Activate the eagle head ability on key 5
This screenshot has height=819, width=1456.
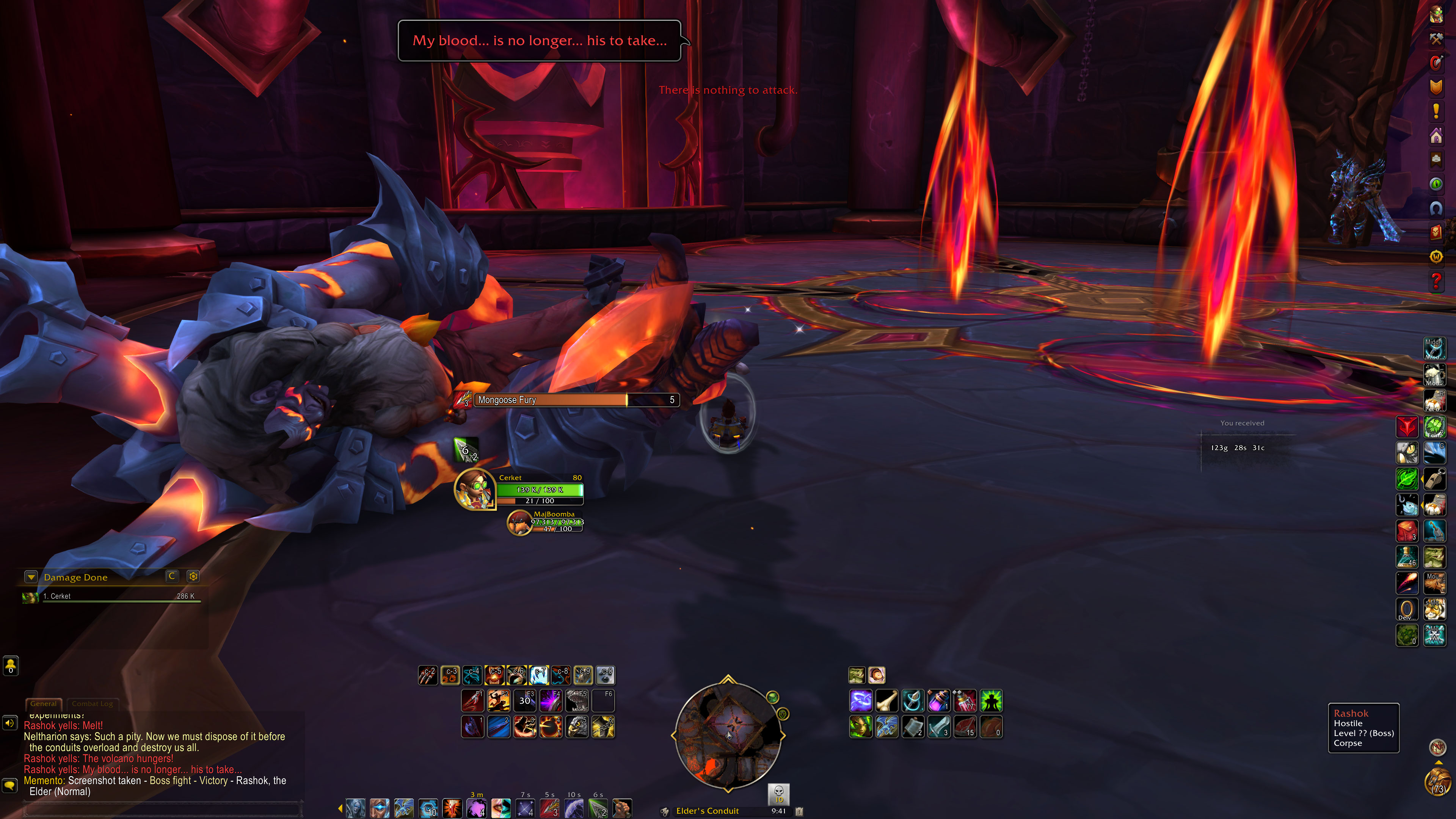coord(577,727)
